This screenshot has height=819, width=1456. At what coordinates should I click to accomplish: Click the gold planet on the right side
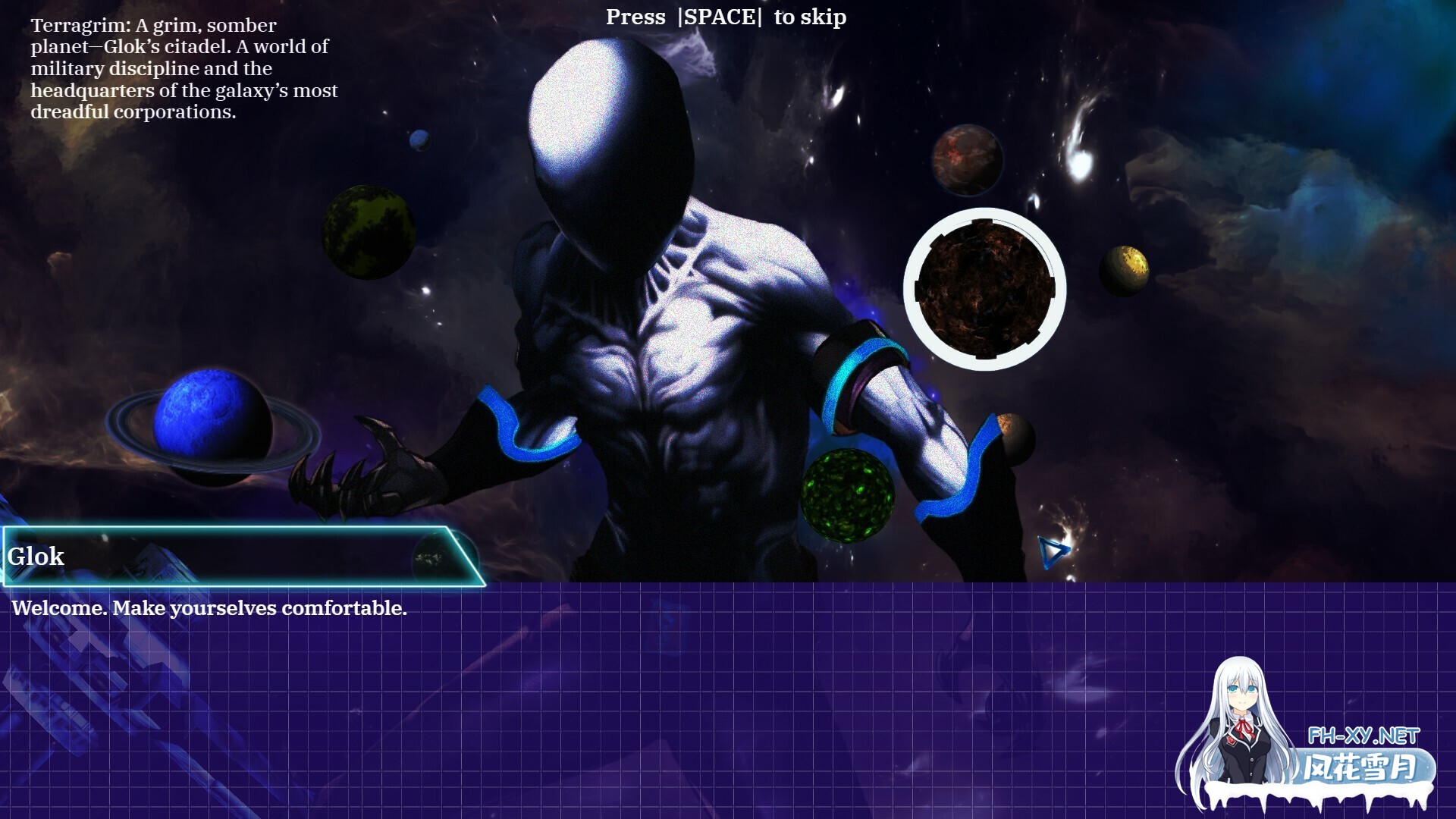pos(1125,270)
